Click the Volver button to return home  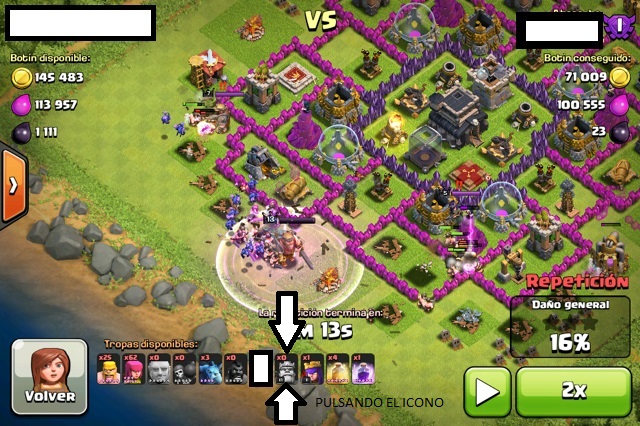pyautogui.click(x=45, y=375)
